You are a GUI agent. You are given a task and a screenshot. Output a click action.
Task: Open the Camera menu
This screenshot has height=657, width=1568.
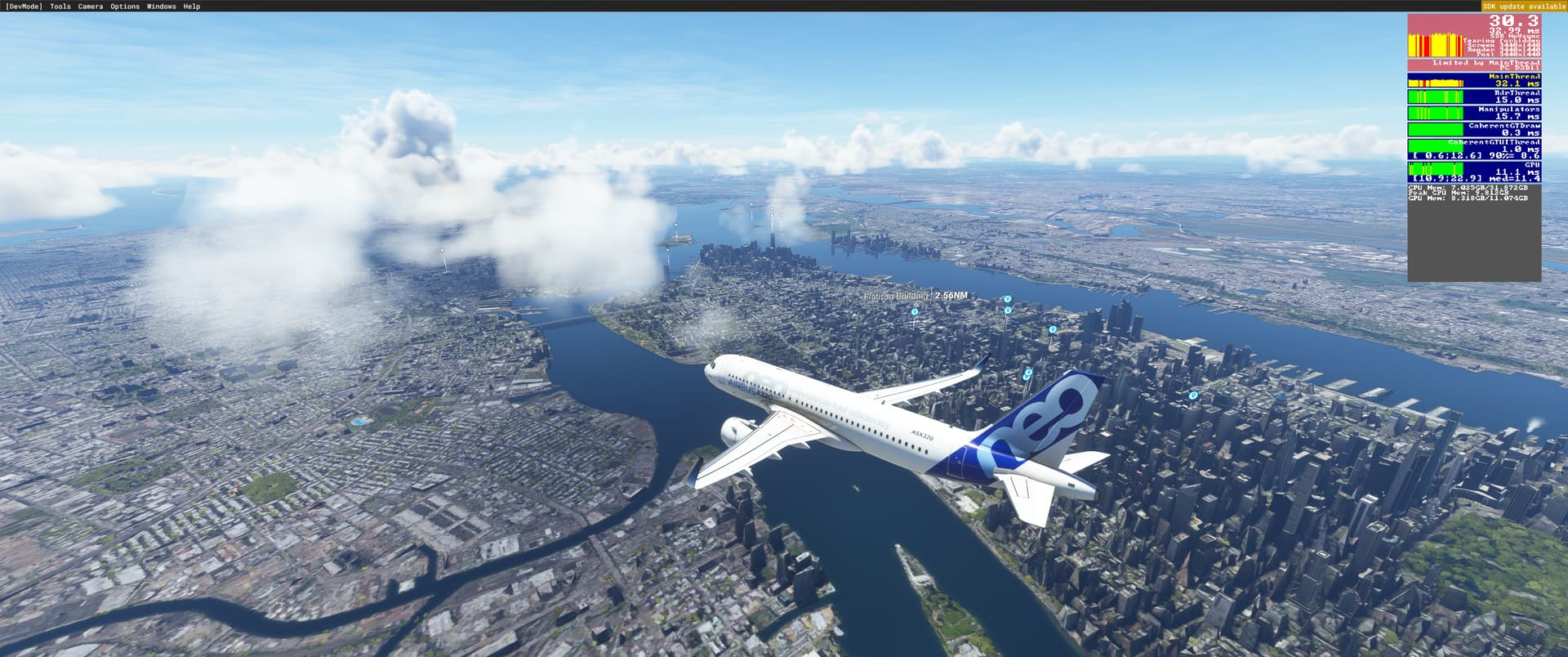point(91,7)
